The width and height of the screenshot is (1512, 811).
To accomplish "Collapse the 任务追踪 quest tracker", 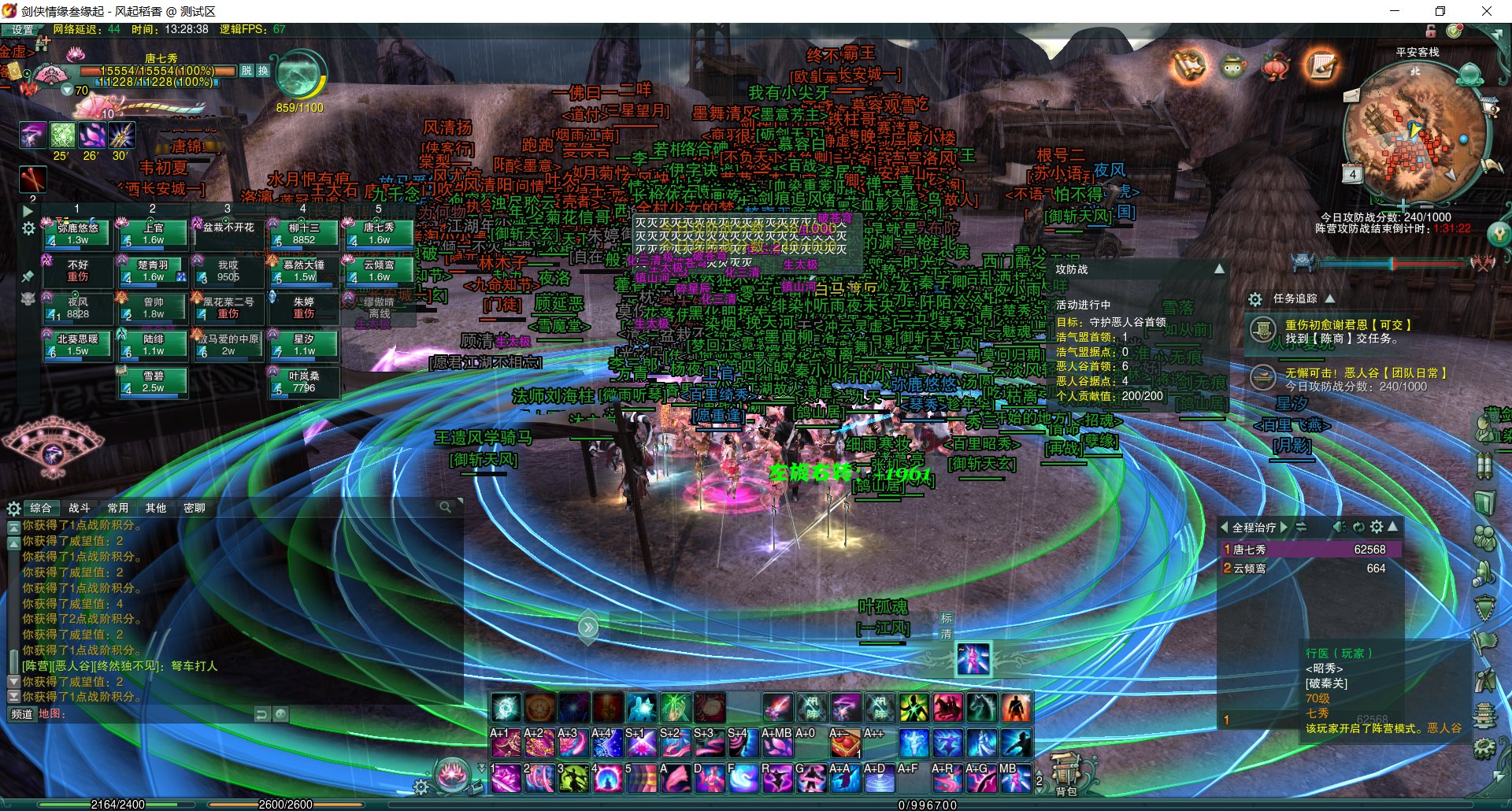I will pos(1330,298).
